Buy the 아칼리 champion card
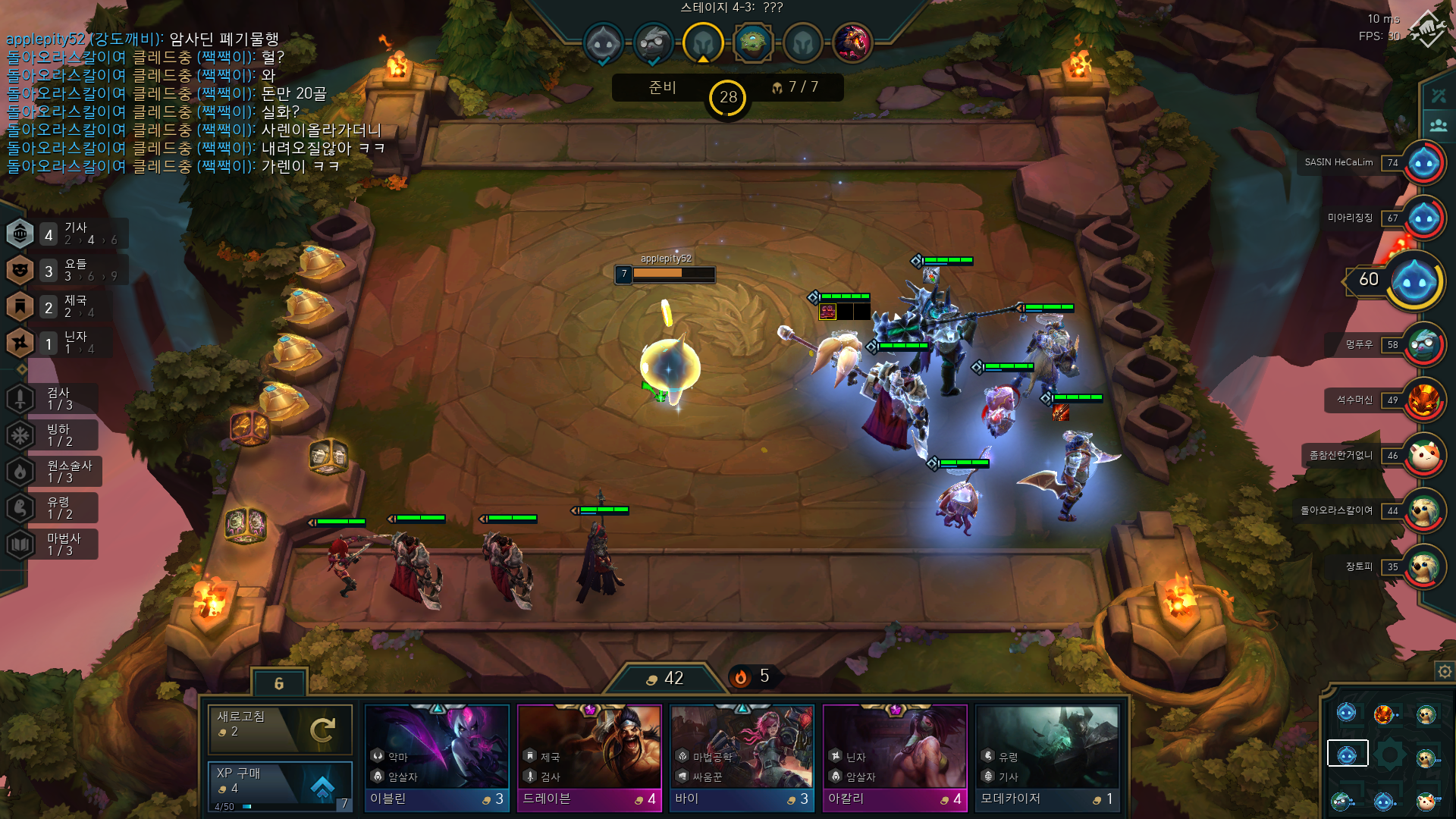The height and width of the screenshot is (819, 1456). (x=895, y=758)
